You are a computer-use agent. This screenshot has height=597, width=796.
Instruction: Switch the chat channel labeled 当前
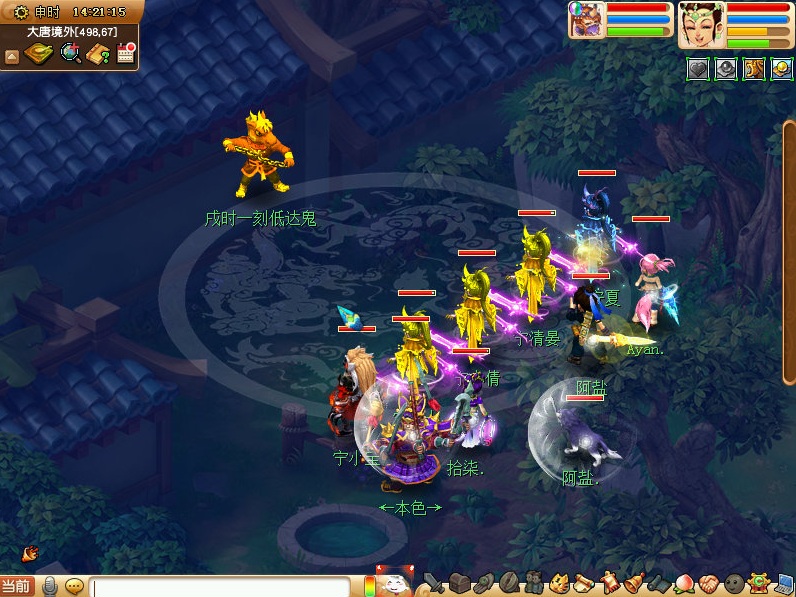pos(16,587)
